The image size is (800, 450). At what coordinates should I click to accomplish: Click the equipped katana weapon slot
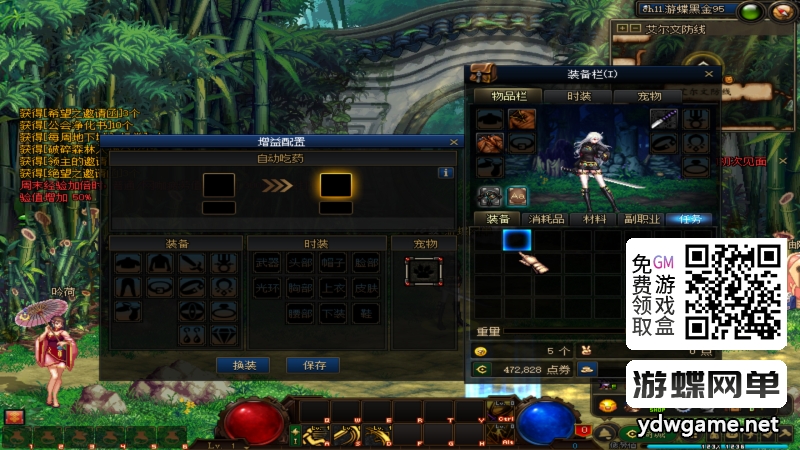click(x=664, y=119)
